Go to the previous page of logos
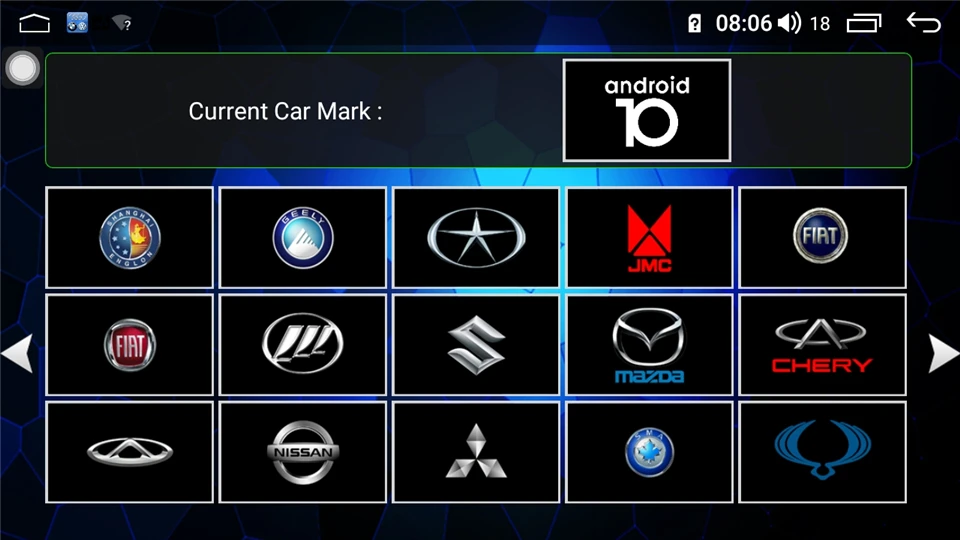Viewport: 960px width, 540px height. (x=16, y=353)
